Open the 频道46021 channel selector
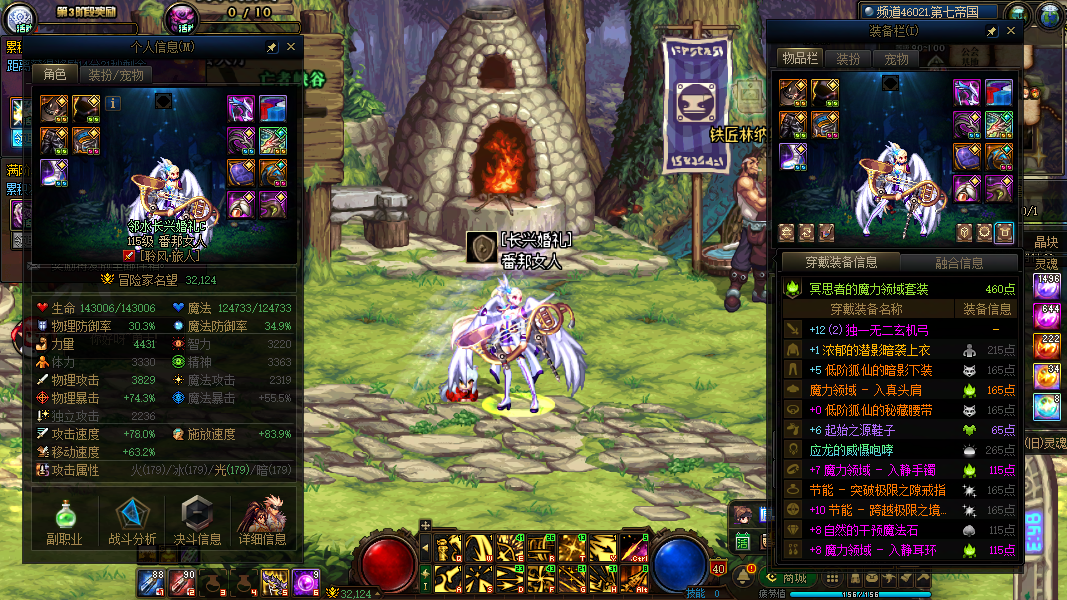Viewport: 1067px width, 600px height. click(930, 12)
